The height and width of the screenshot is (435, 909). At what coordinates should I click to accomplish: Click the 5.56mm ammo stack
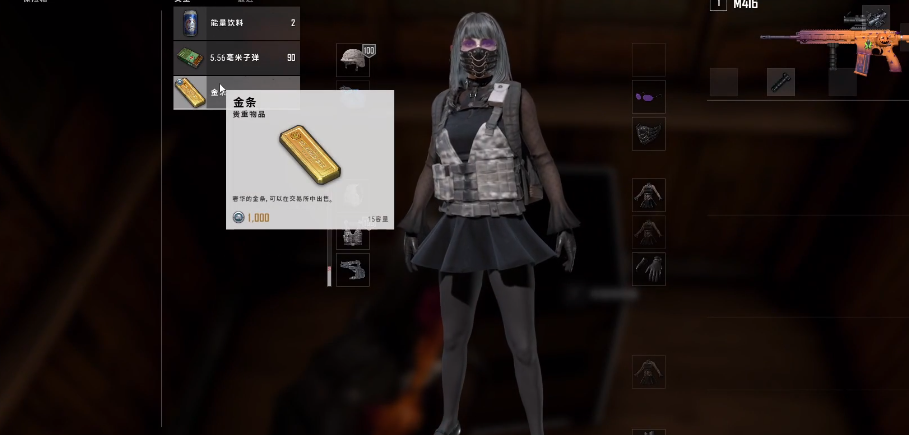click(236, 57)
